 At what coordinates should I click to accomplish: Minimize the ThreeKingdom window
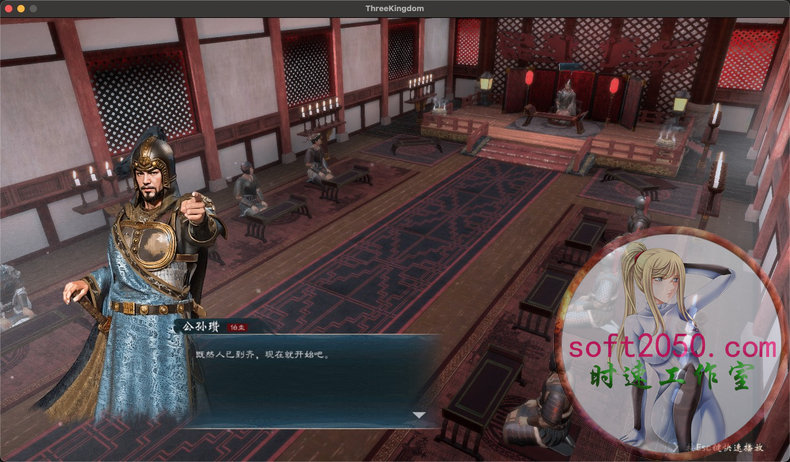[20, 8]
